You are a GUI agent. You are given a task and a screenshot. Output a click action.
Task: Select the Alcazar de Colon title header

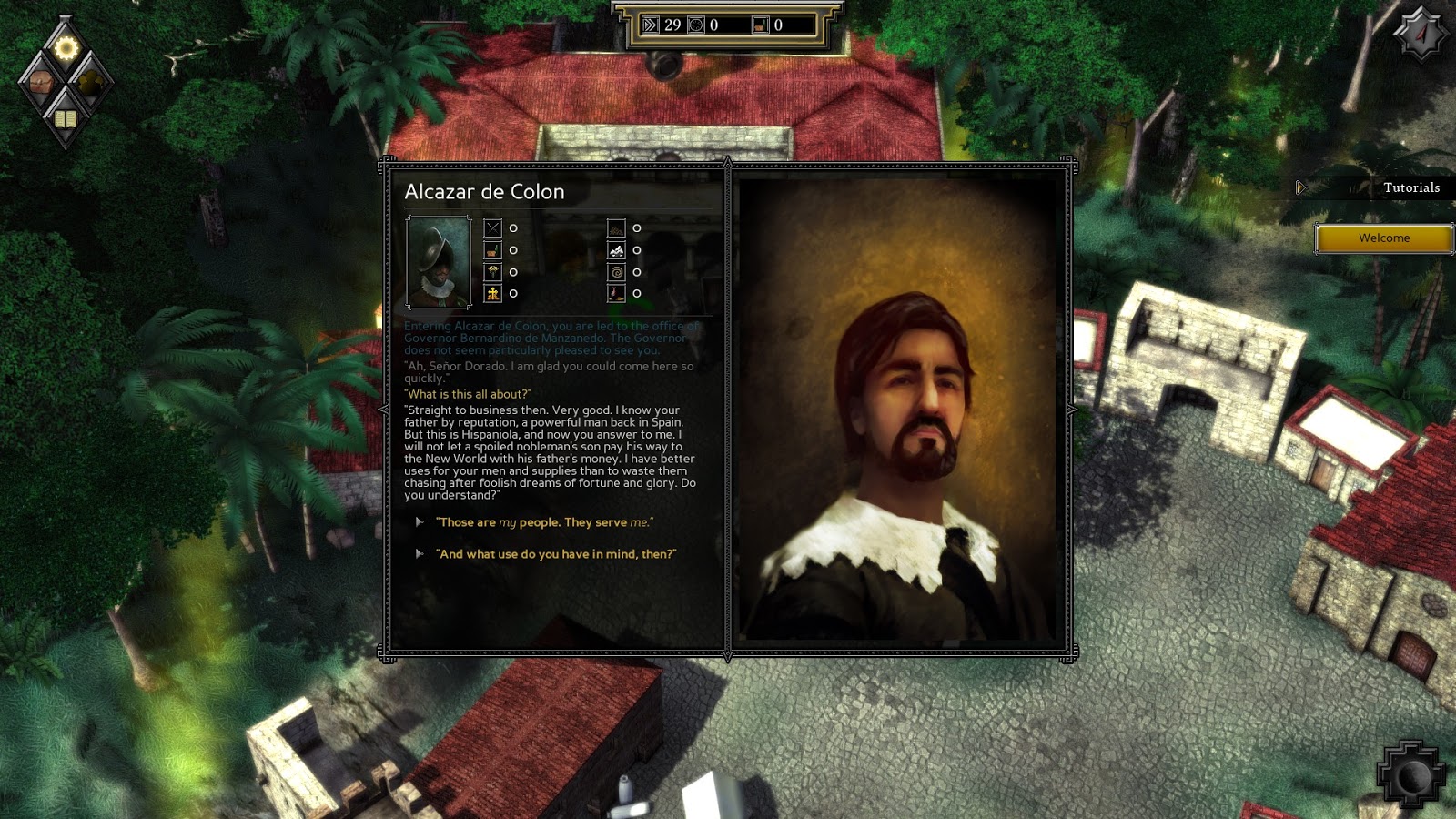click(x=487, y=192)
